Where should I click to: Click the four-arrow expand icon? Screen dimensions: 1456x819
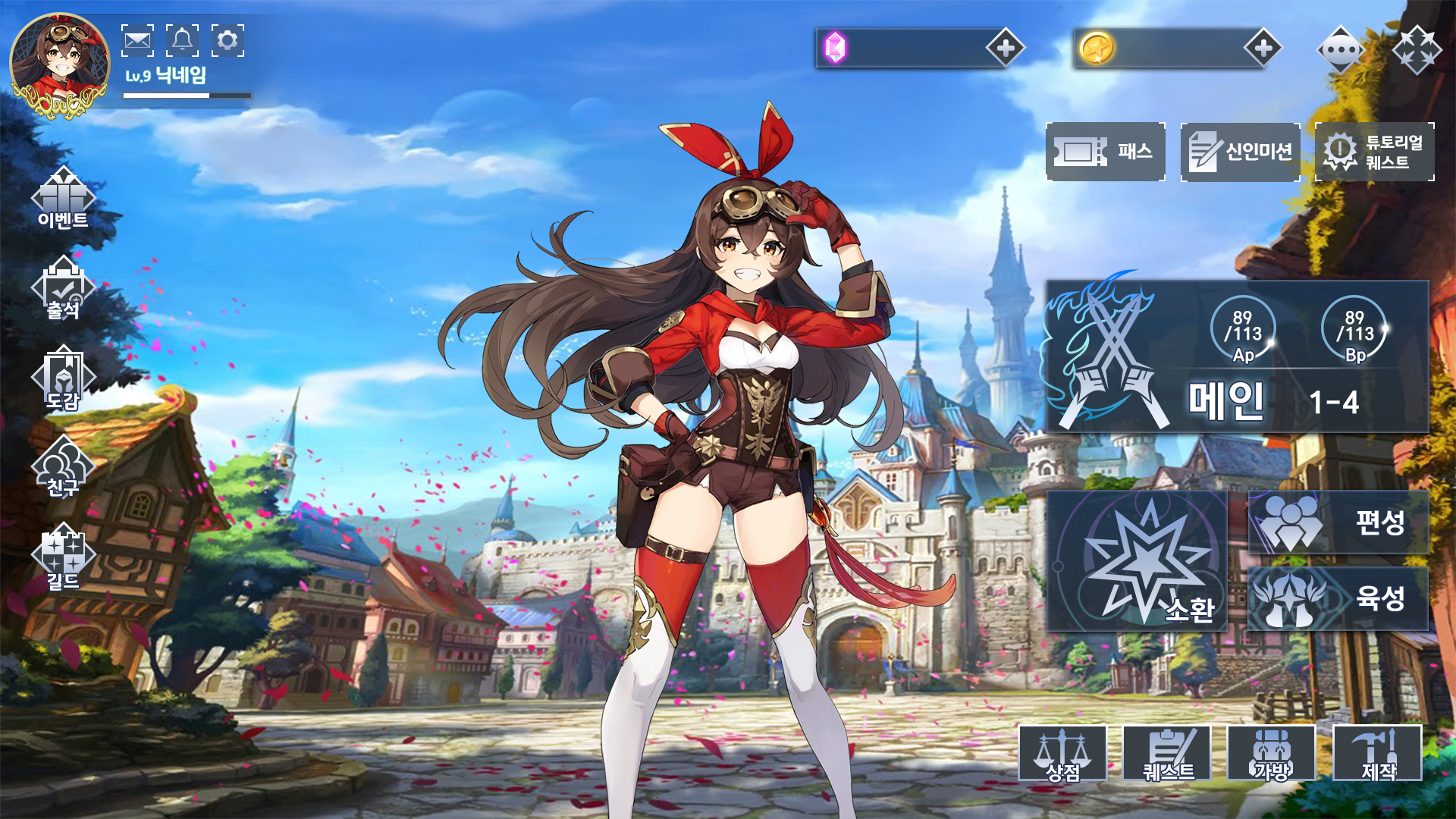(1417, 50)
